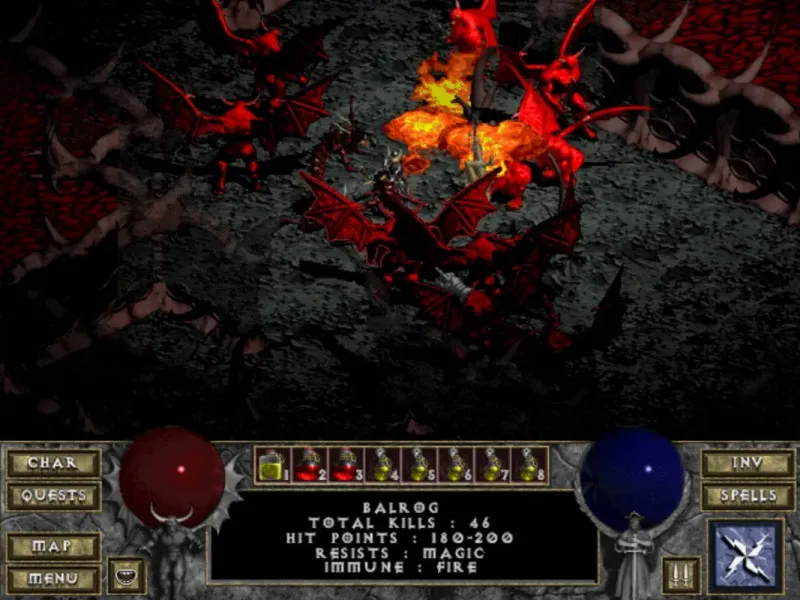Image resolution: width=800 pixels, height=600 pixels.
Task: Toggle the MAP automap button
Action: click(x=52, y=547)
